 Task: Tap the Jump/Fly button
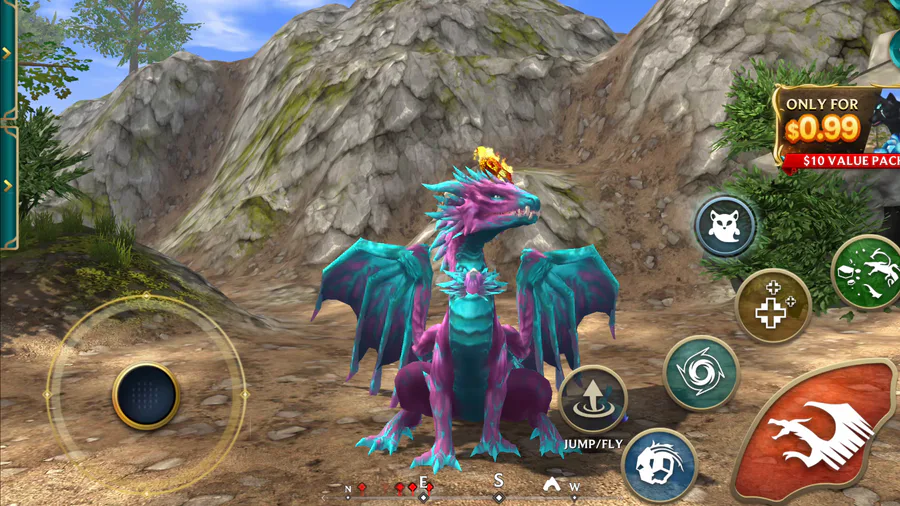tap(592, 399)
